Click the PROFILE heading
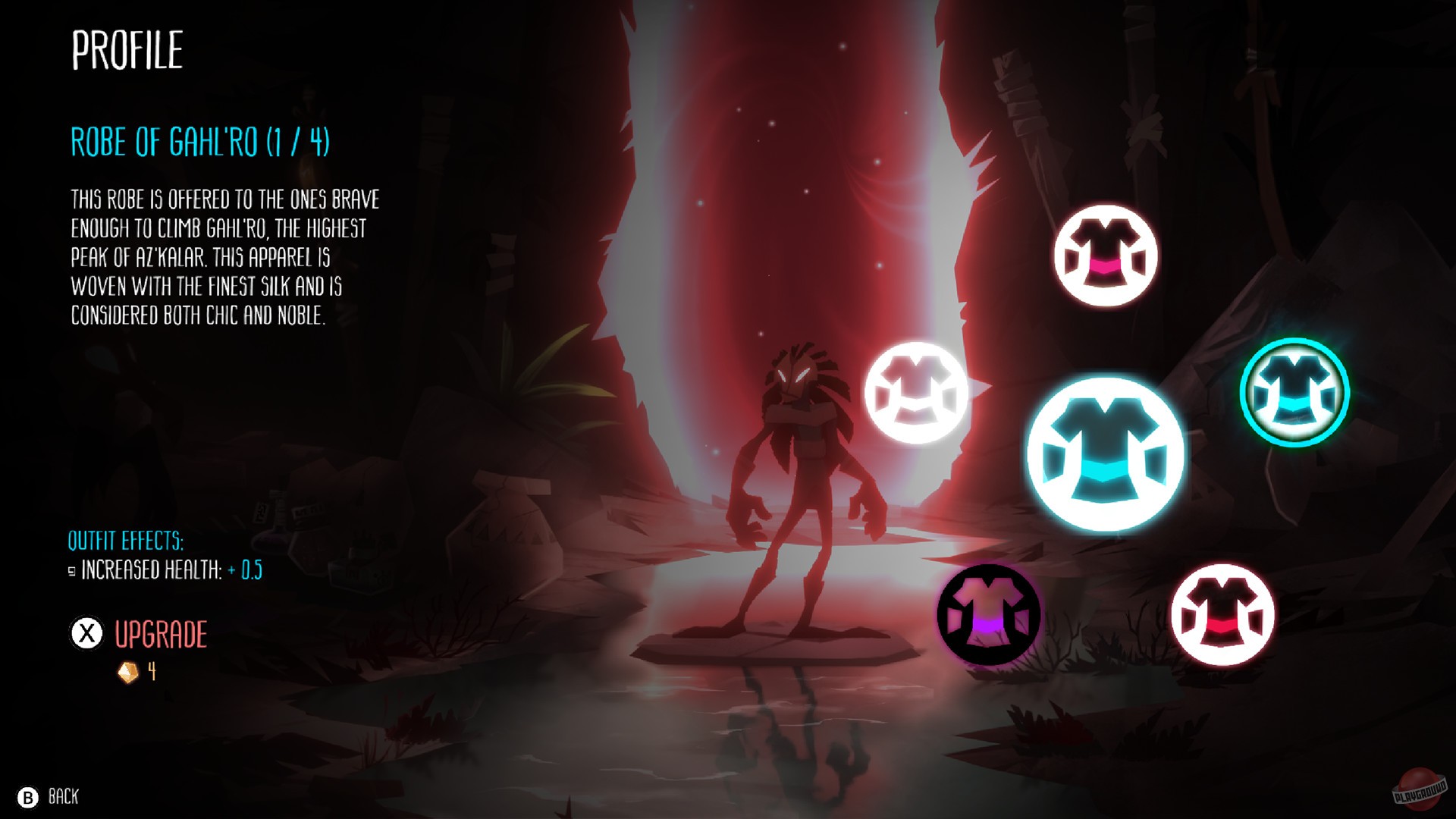This screenshot has width=1456, height=819. point(127,50)
